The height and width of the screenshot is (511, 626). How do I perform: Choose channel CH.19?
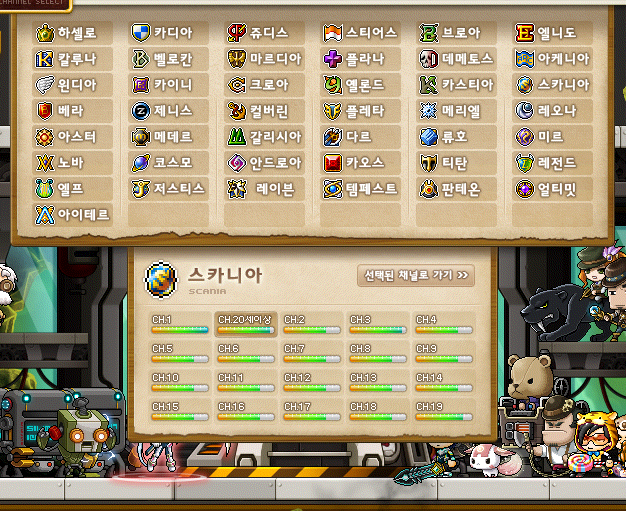[x=443, y=411]
